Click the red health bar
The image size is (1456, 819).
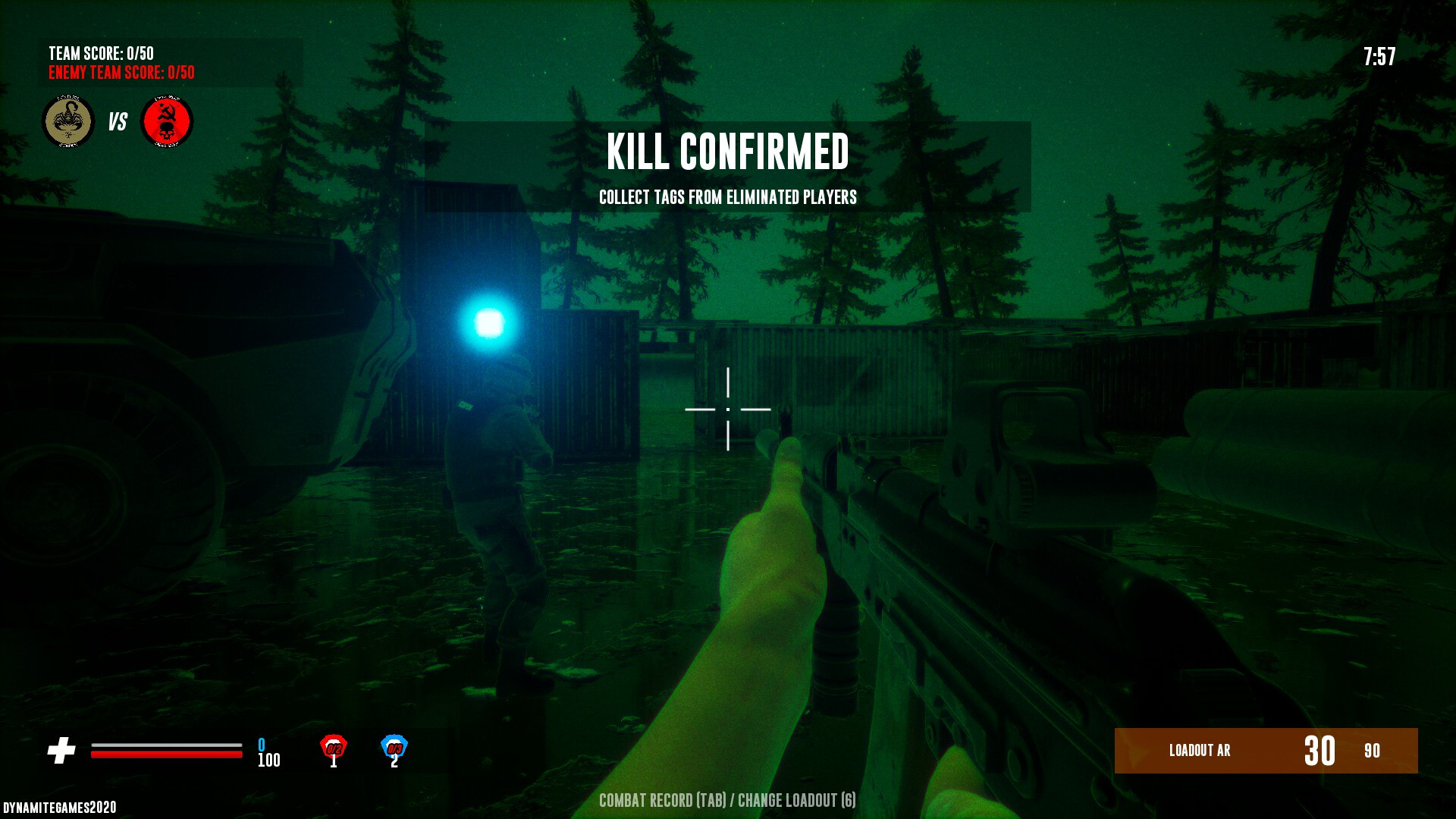tap(165, 753)
